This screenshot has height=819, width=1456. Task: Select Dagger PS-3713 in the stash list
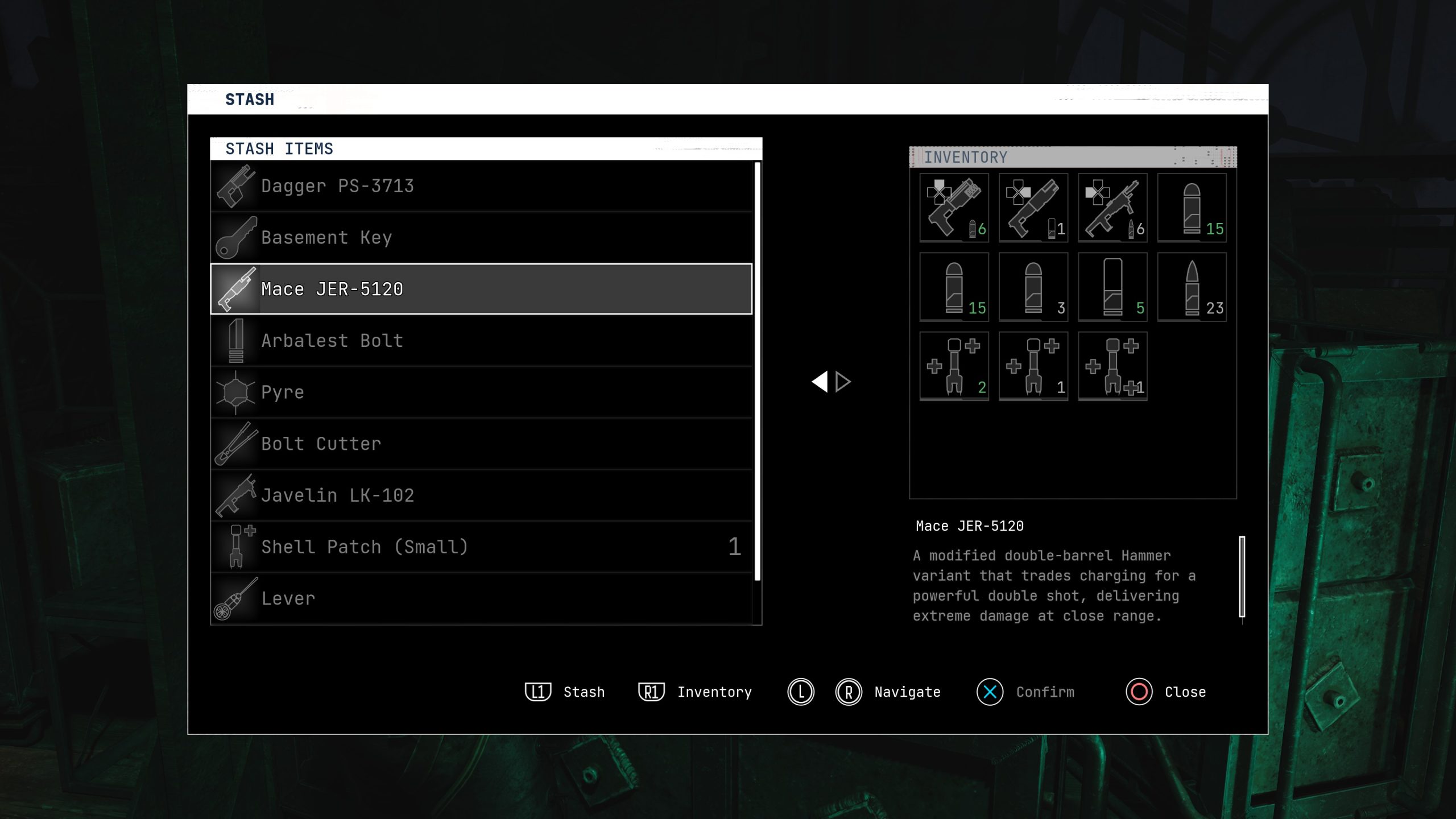[481, 186]
